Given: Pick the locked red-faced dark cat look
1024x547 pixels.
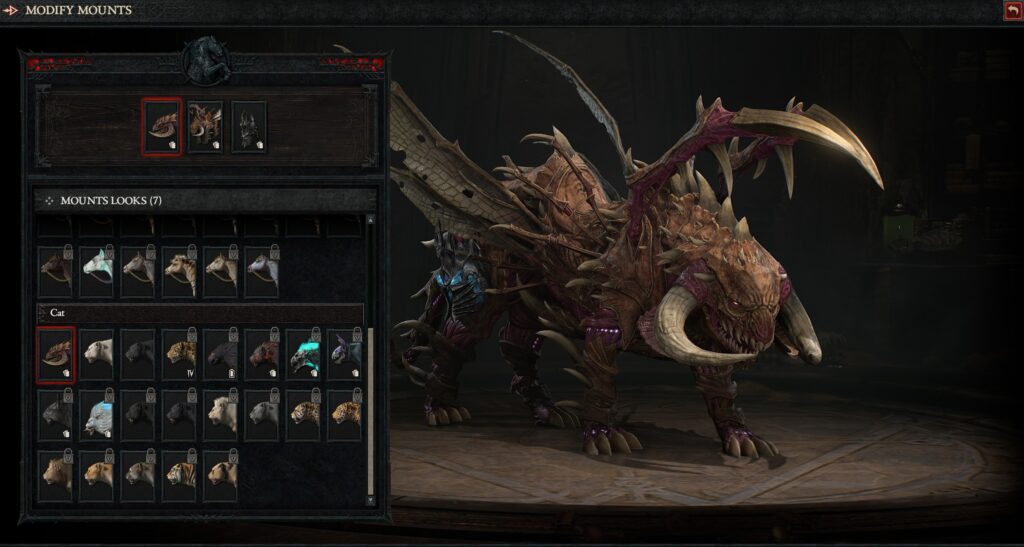Looking at the screenshot, I should coord(263,354).
